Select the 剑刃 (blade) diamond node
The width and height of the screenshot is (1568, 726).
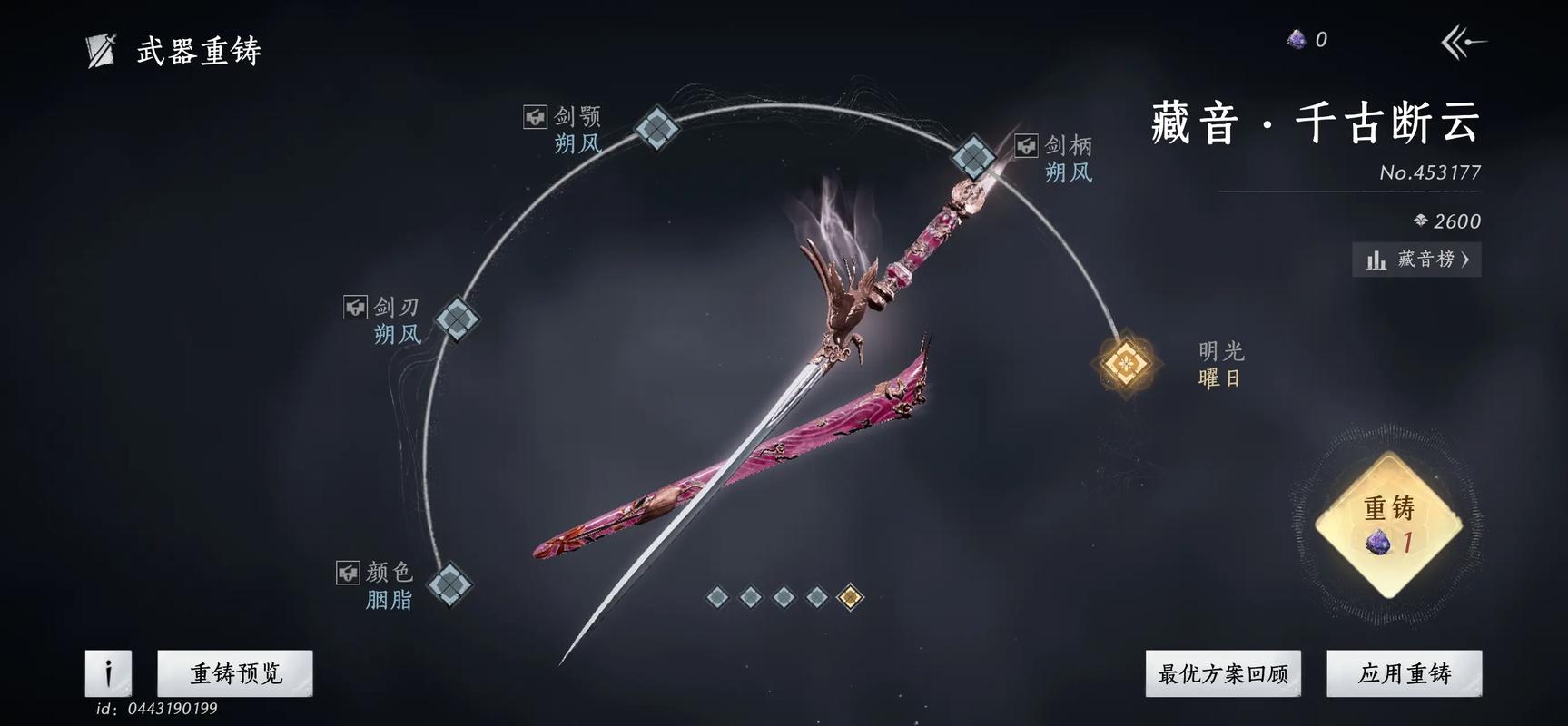click(459, 319)
